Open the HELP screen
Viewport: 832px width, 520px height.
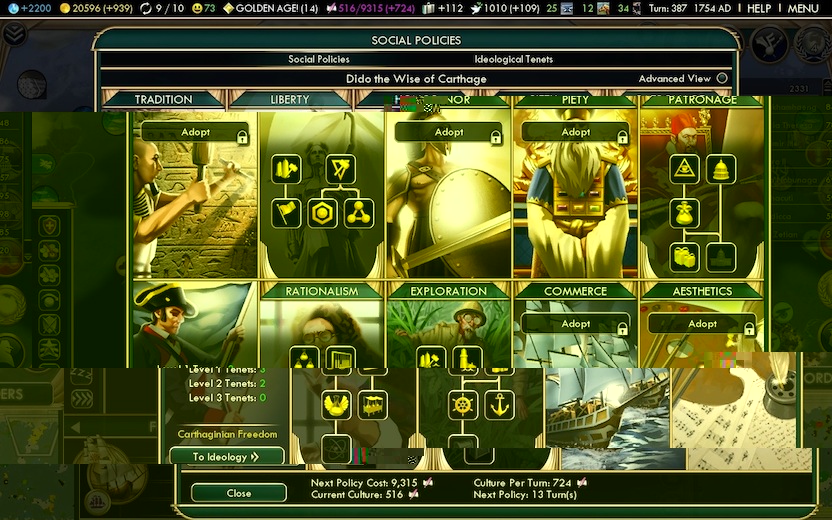click(x=759, y=9)
